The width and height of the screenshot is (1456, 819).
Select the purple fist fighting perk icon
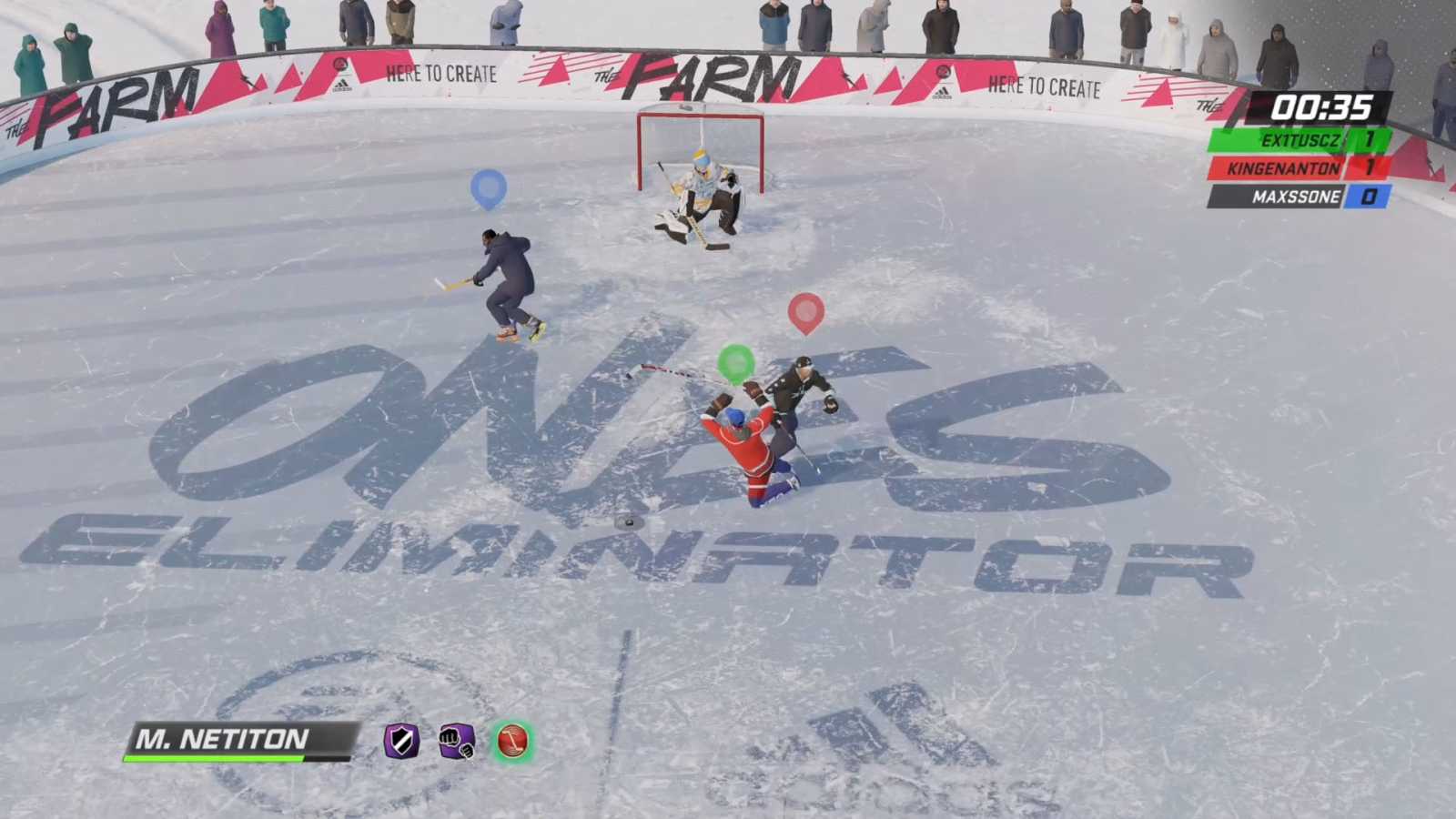coord(456,744)
